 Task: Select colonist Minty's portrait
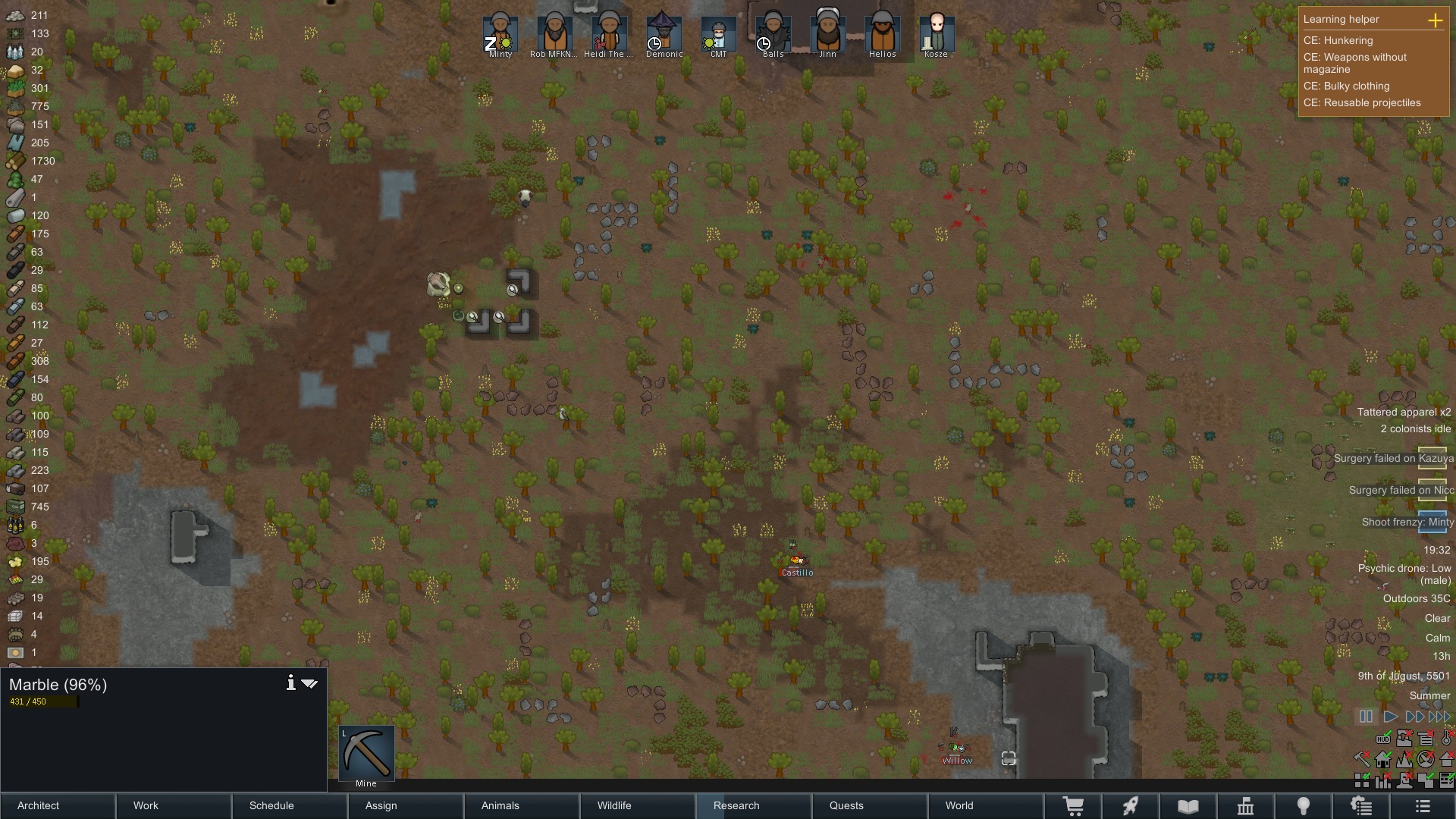click(x=500, y=34)
